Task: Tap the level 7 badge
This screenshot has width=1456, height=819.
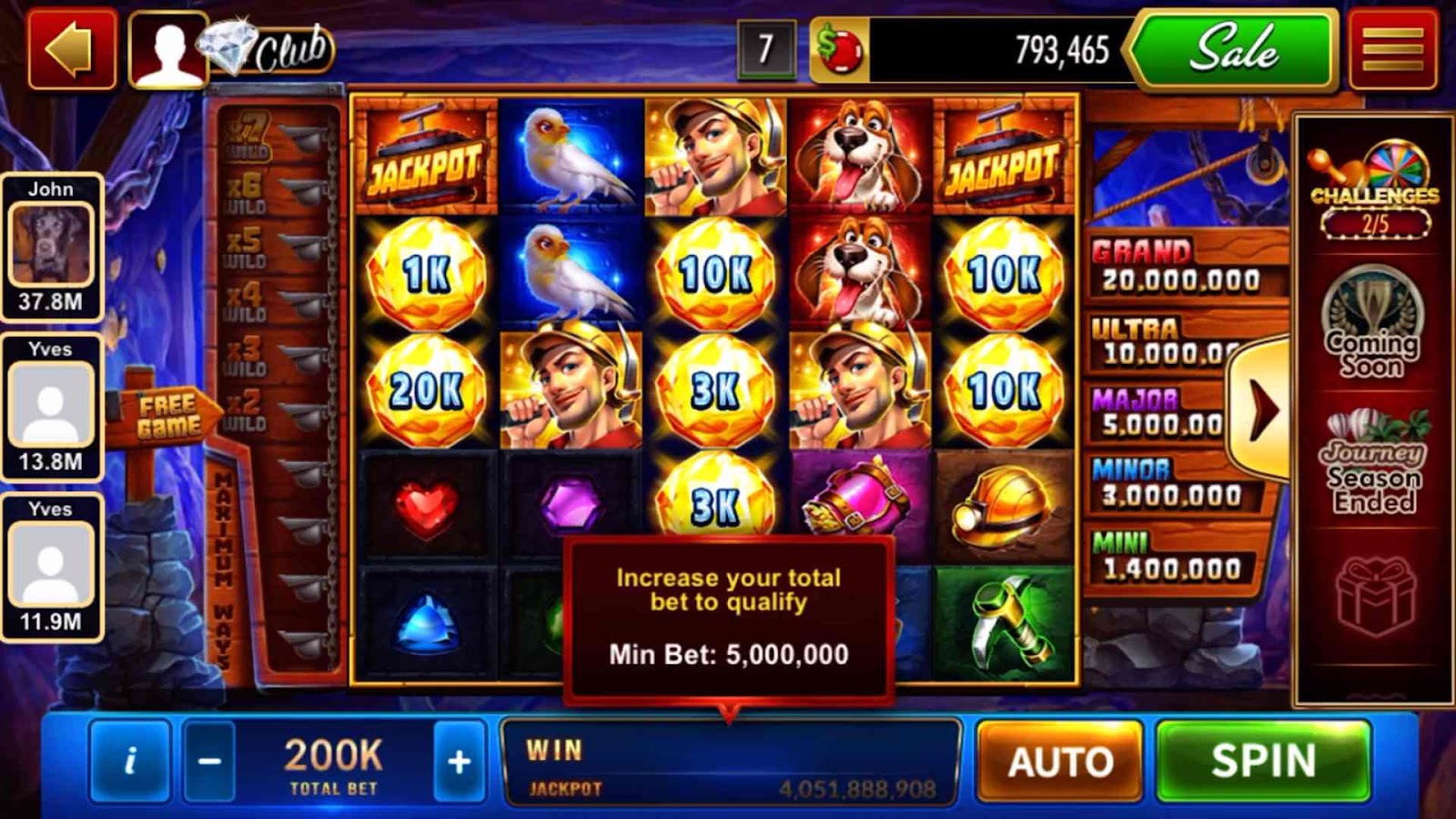Action: [x=765, y=49]
